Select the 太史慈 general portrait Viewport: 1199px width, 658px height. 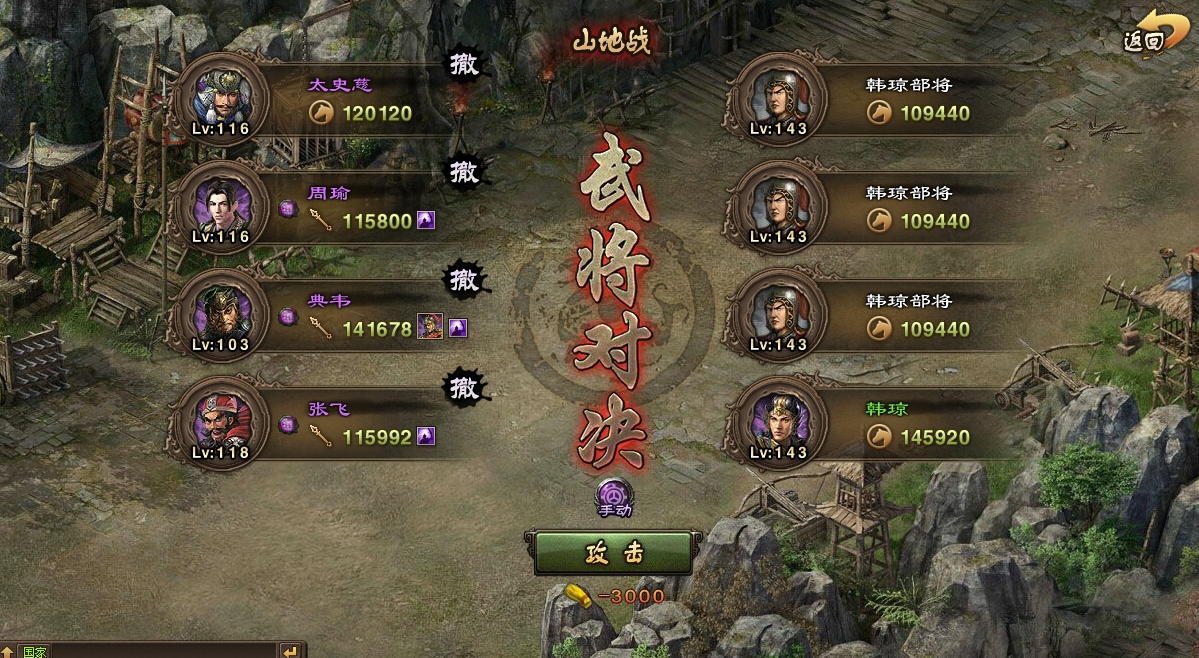[219, 100]
